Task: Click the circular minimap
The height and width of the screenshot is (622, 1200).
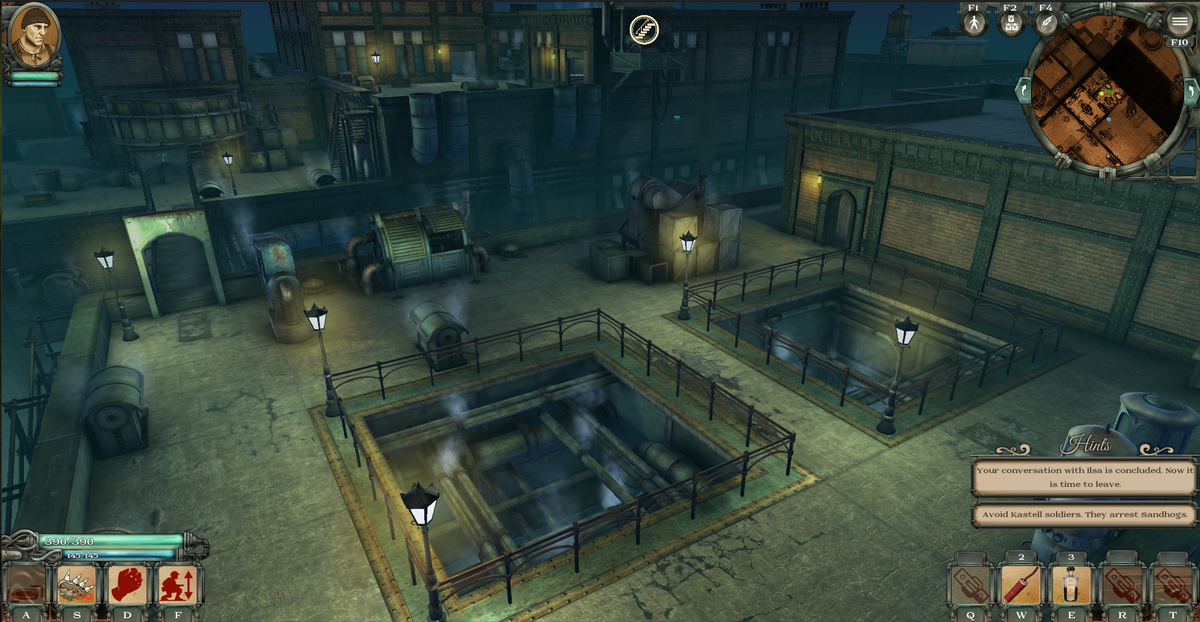Action: pos(1104,92)
